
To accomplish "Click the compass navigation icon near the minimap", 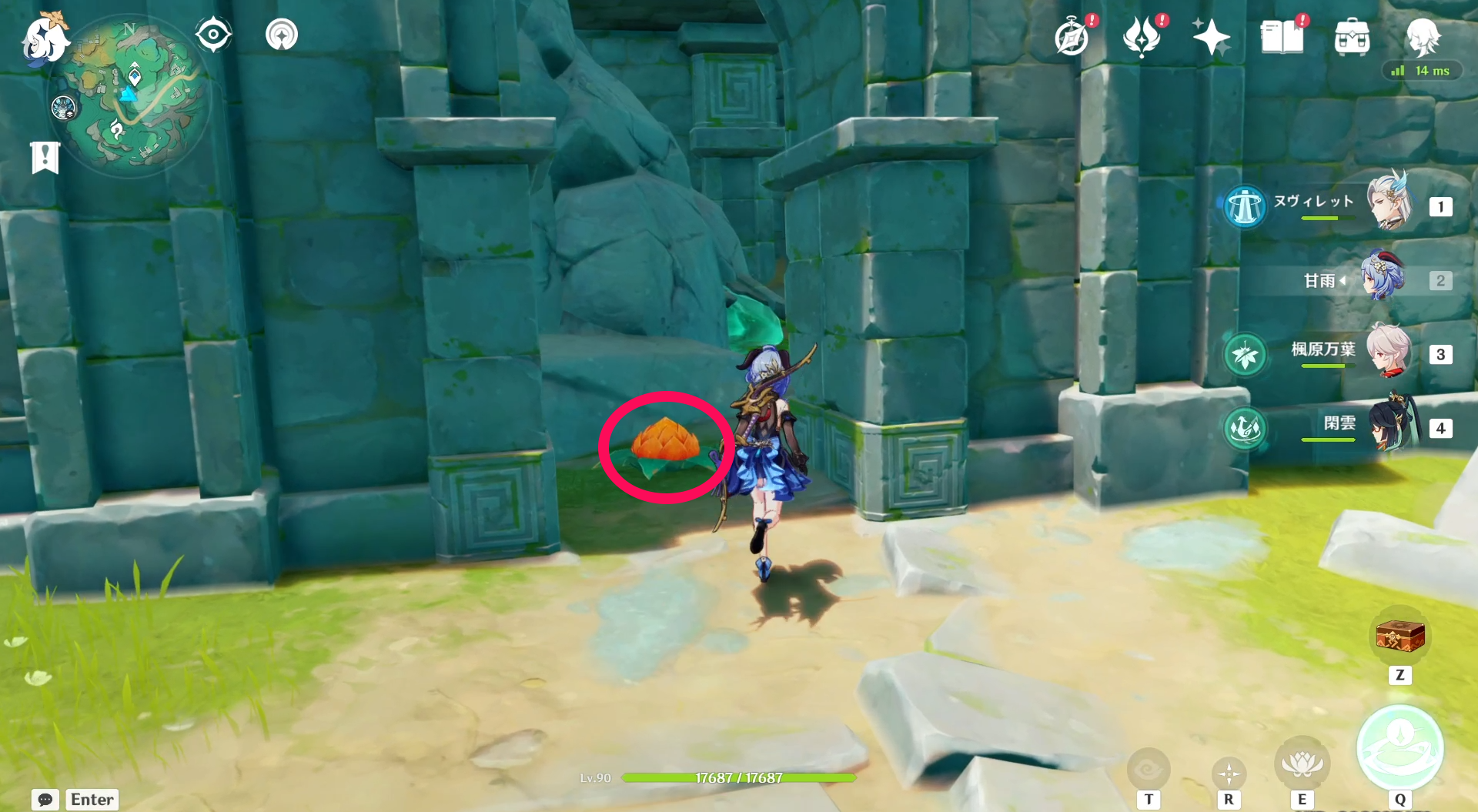I will coord(213,34).
